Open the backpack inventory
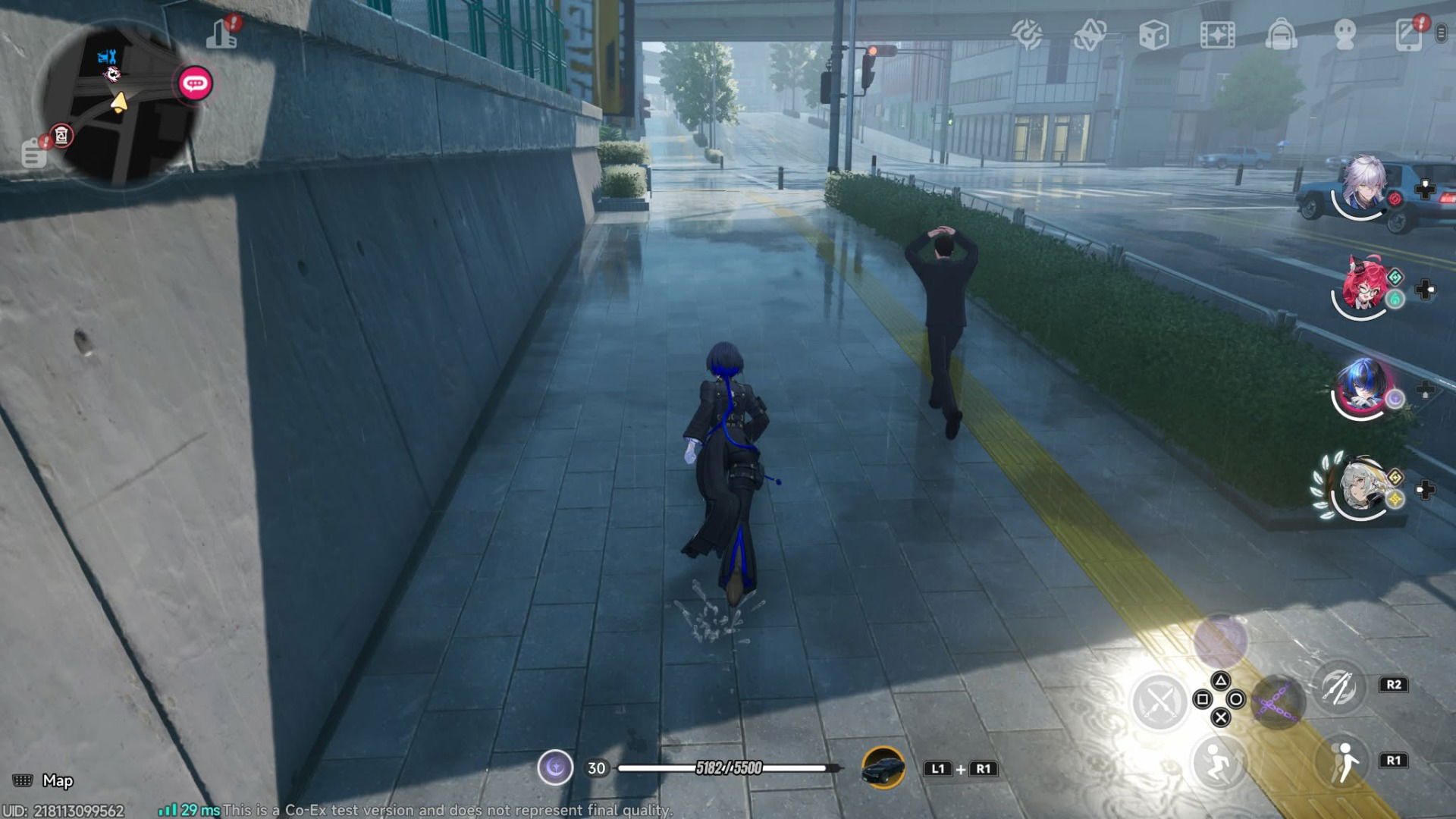1456x819 pixels. (x=1281, y=35)
